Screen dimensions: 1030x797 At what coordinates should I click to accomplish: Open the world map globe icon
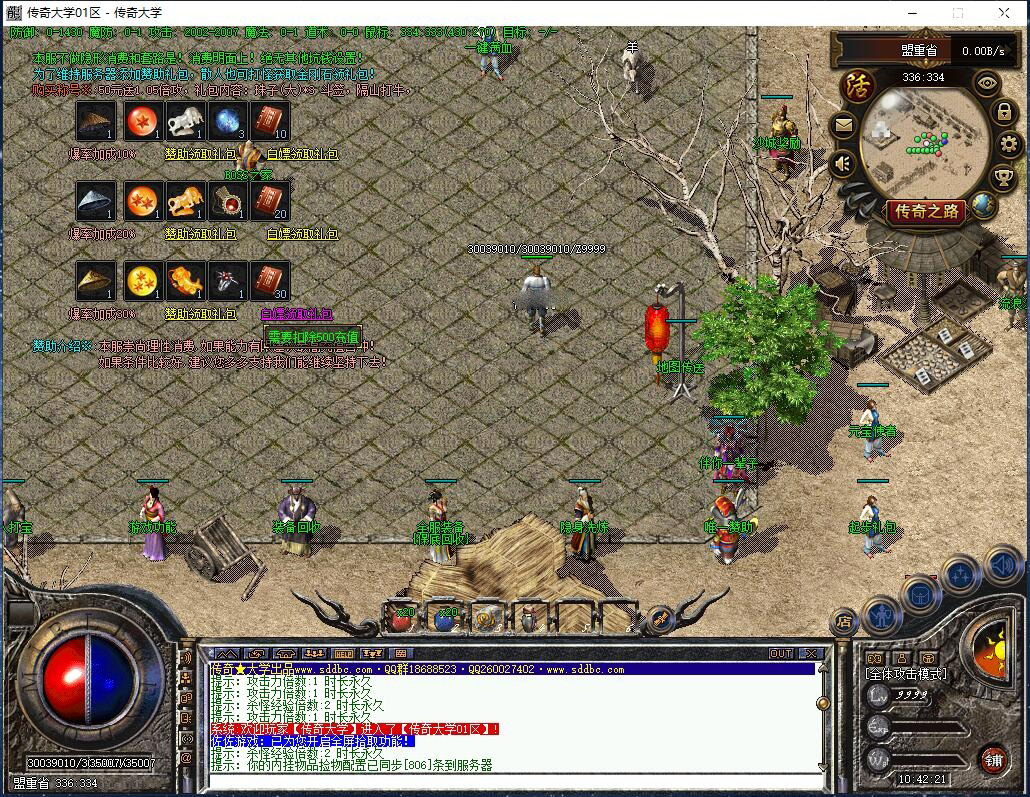[x=984, y=206]
